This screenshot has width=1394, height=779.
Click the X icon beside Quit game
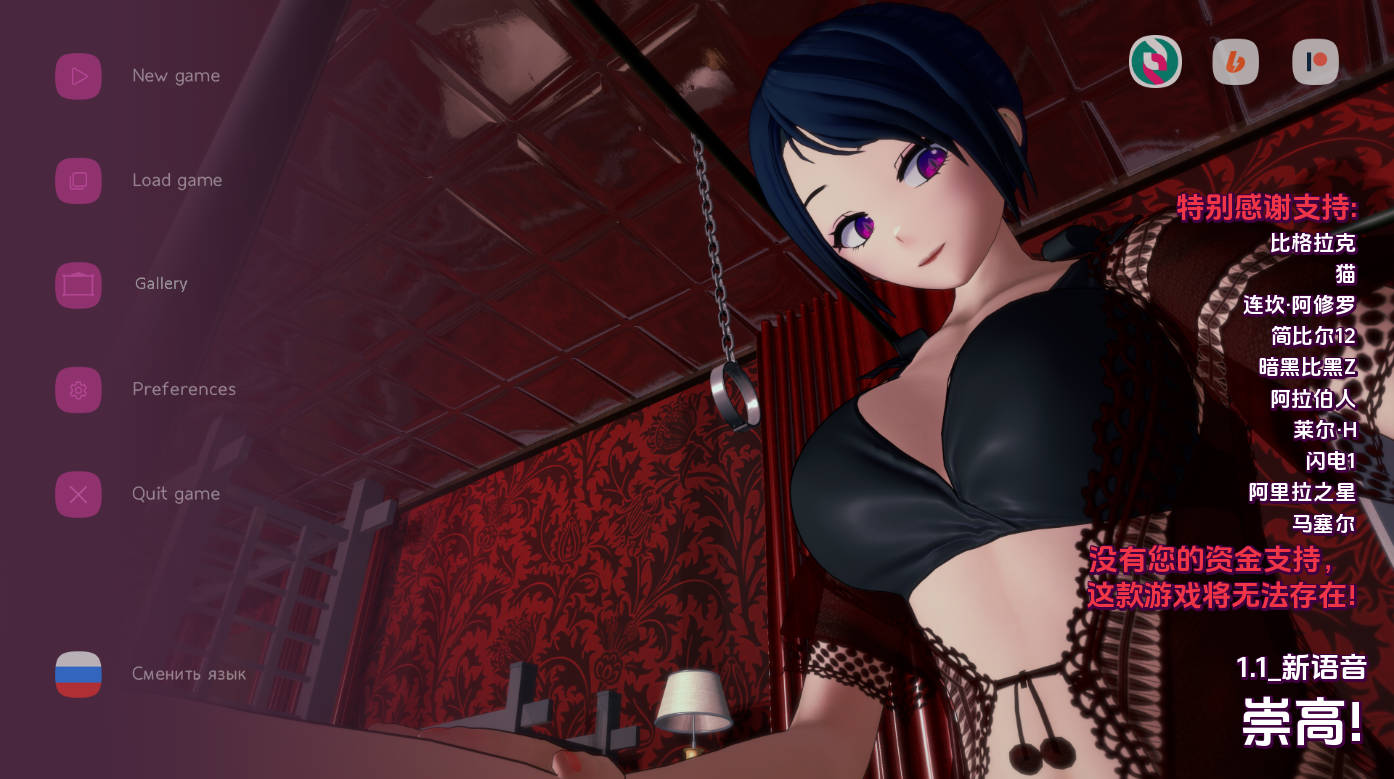(x=78, y=494)
